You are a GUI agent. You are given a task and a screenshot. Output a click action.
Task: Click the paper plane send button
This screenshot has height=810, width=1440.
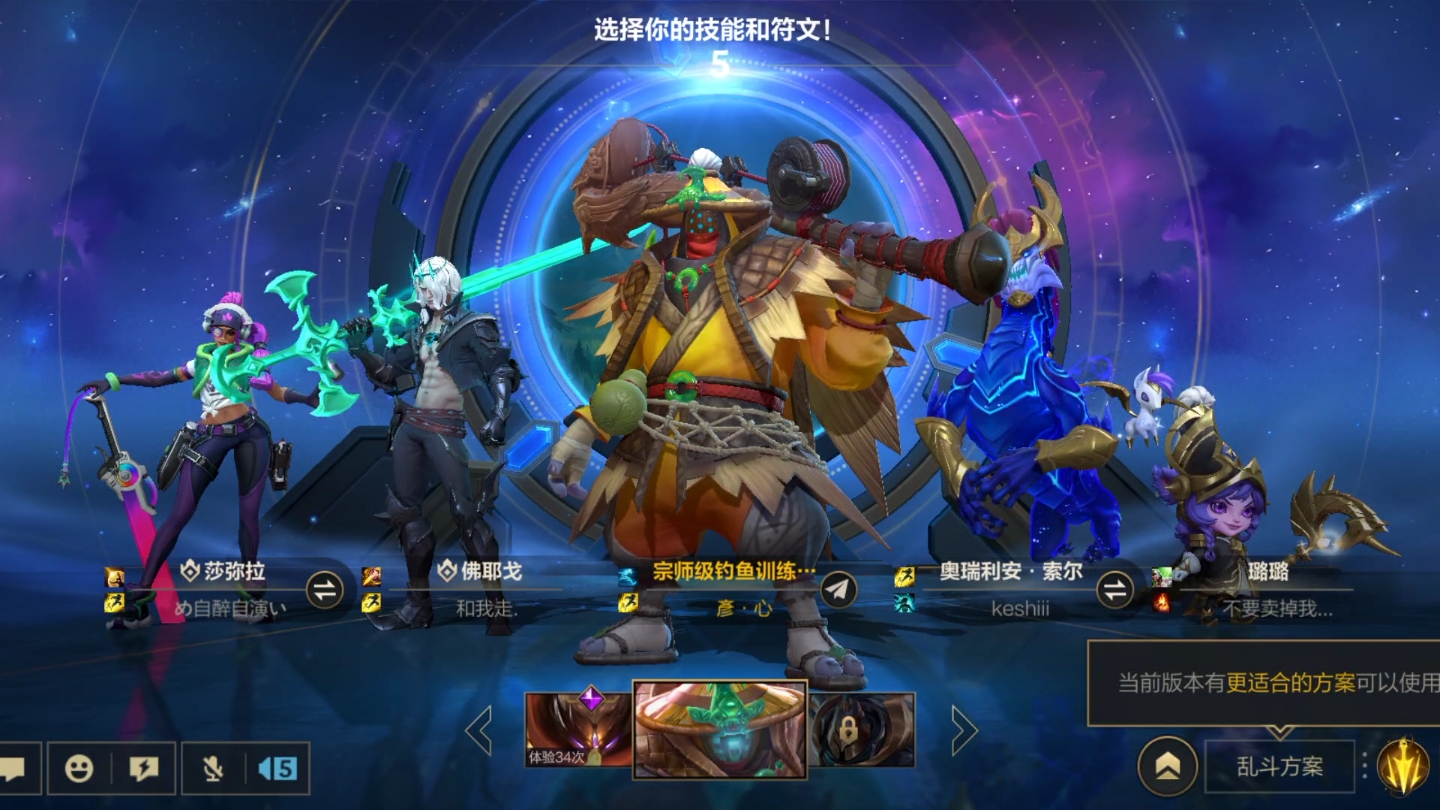[839, 589]
